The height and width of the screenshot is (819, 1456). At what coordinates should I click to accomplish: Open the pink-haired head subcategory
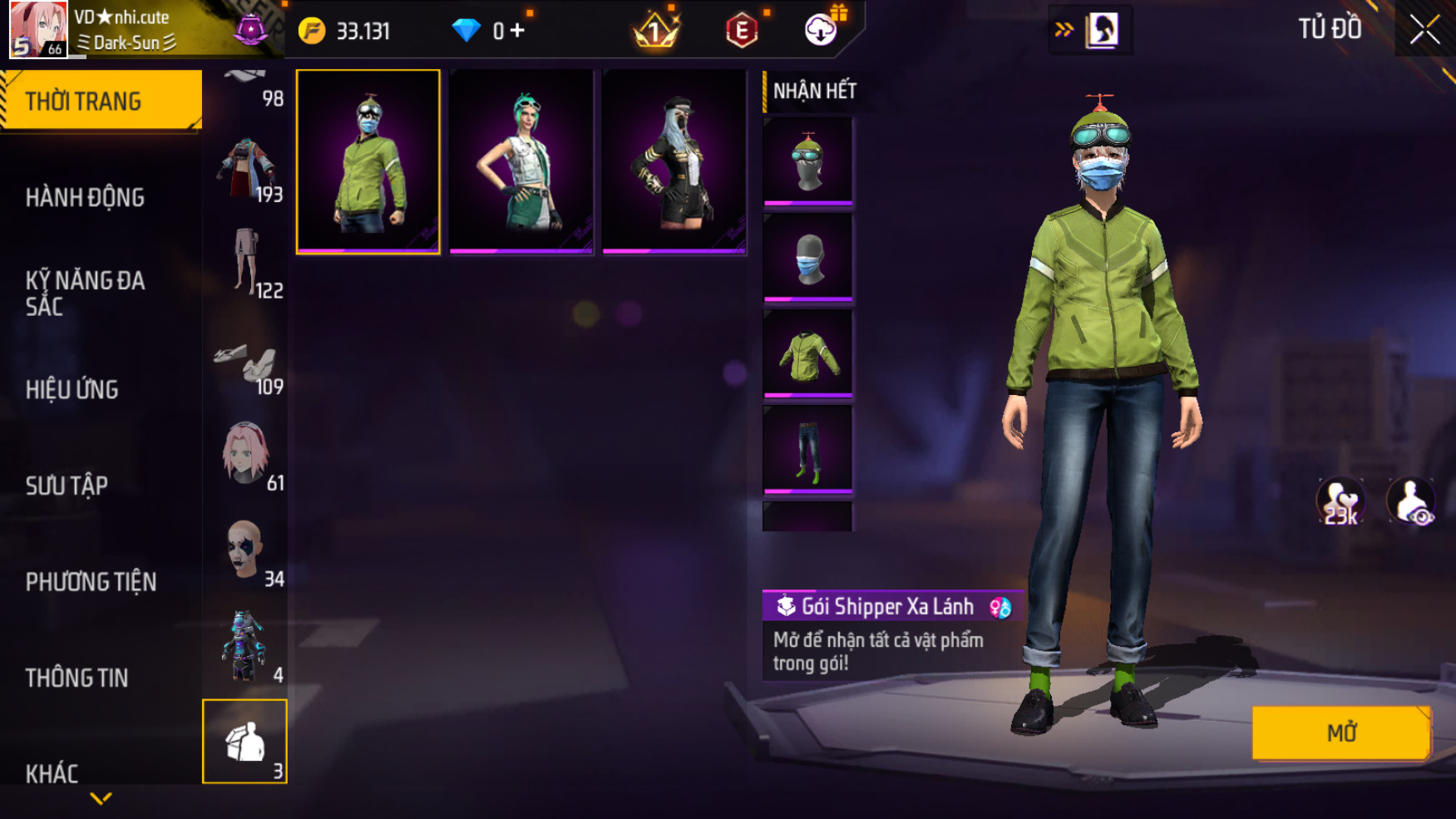coord(245,454)
